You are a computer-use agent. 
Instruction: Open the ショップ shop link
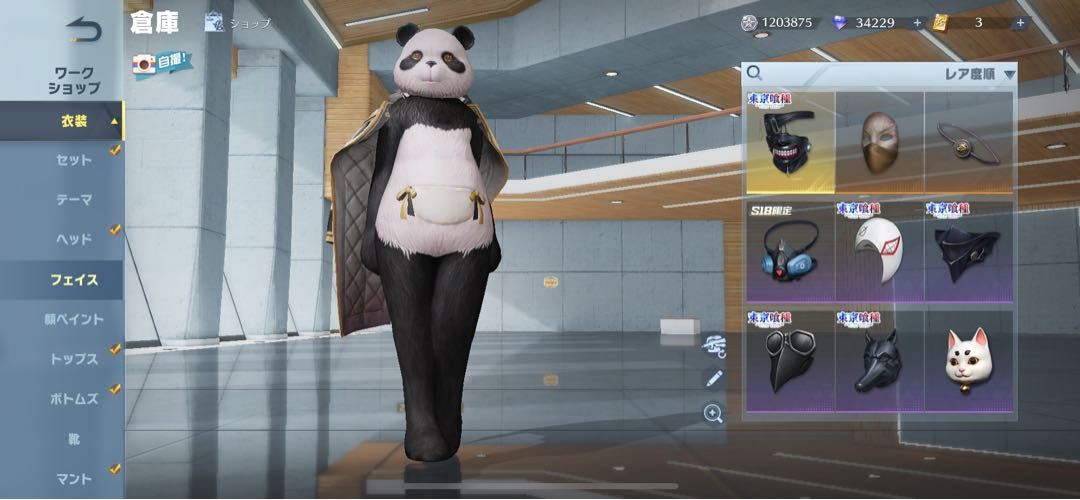point(238,23)
